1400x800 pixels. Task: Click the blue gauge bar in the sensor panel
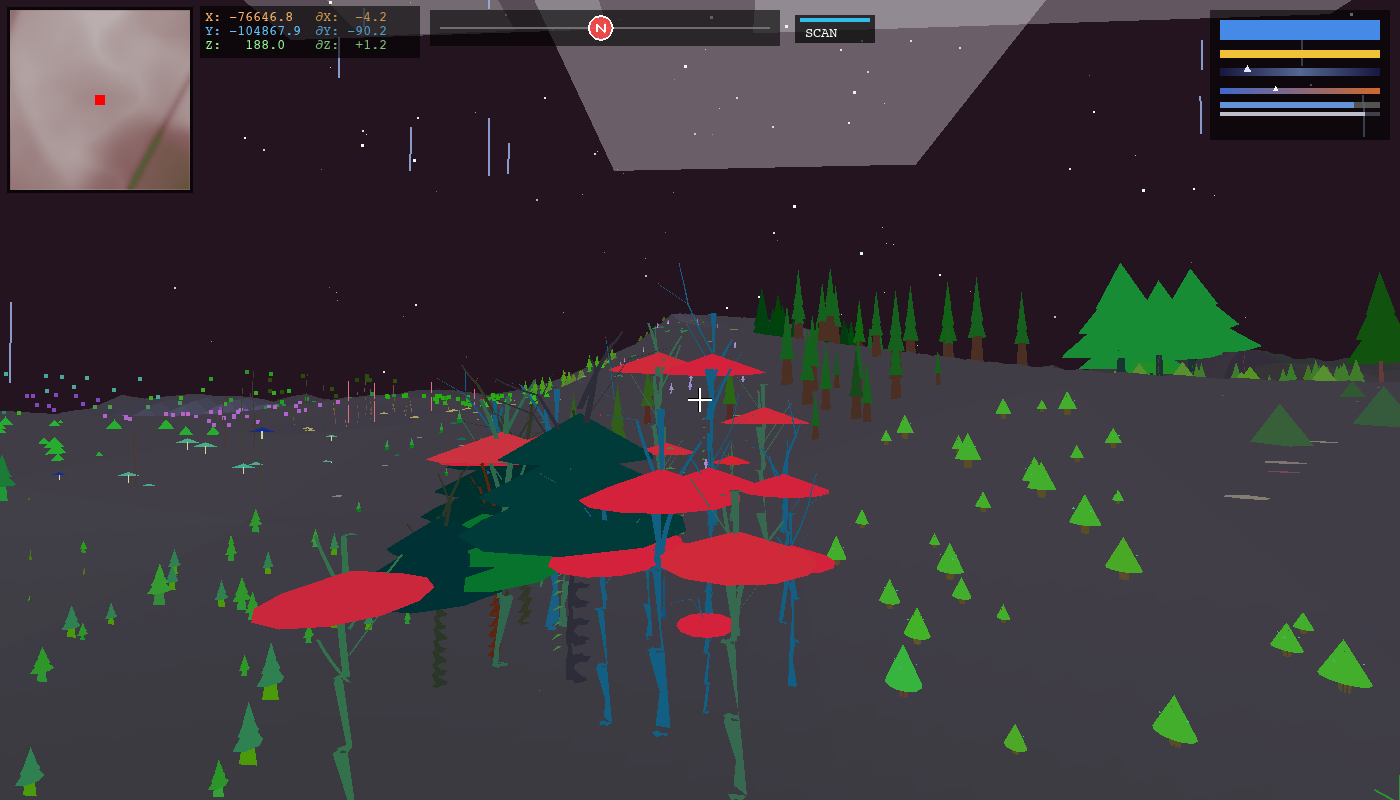click(x=1300, y=30)
